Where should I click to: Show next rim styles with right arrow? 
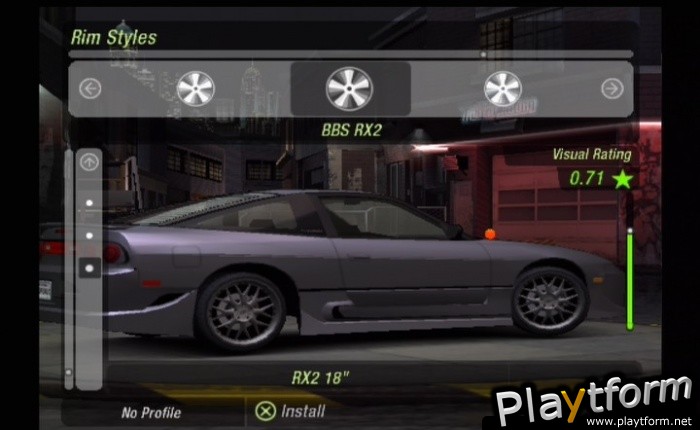(612, 89)
